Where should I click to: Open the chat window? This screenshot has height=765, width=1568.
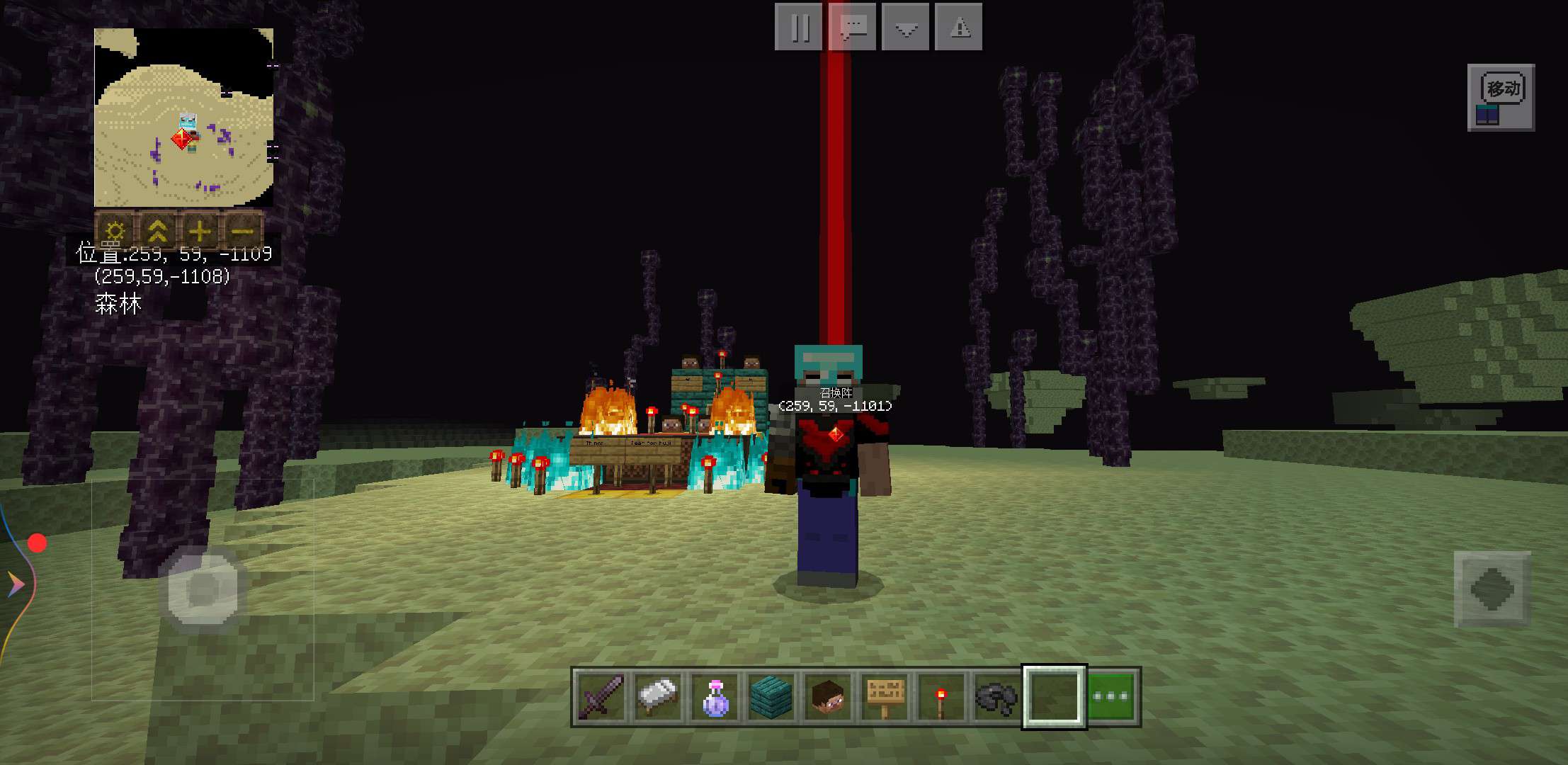click(x=853, y=27)
